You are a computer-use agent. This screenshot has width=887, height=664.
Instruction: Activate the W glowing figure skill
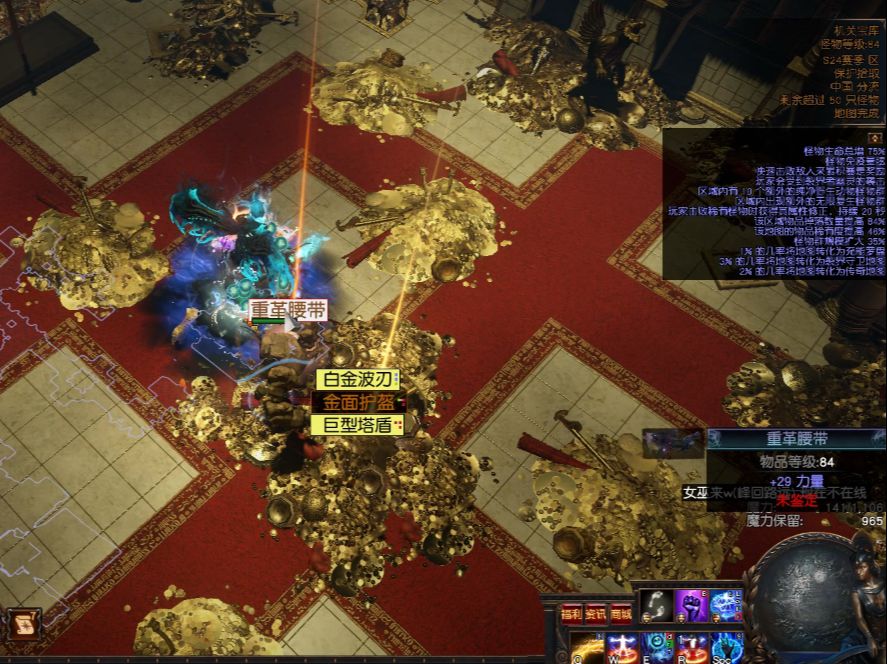point(622,648)
